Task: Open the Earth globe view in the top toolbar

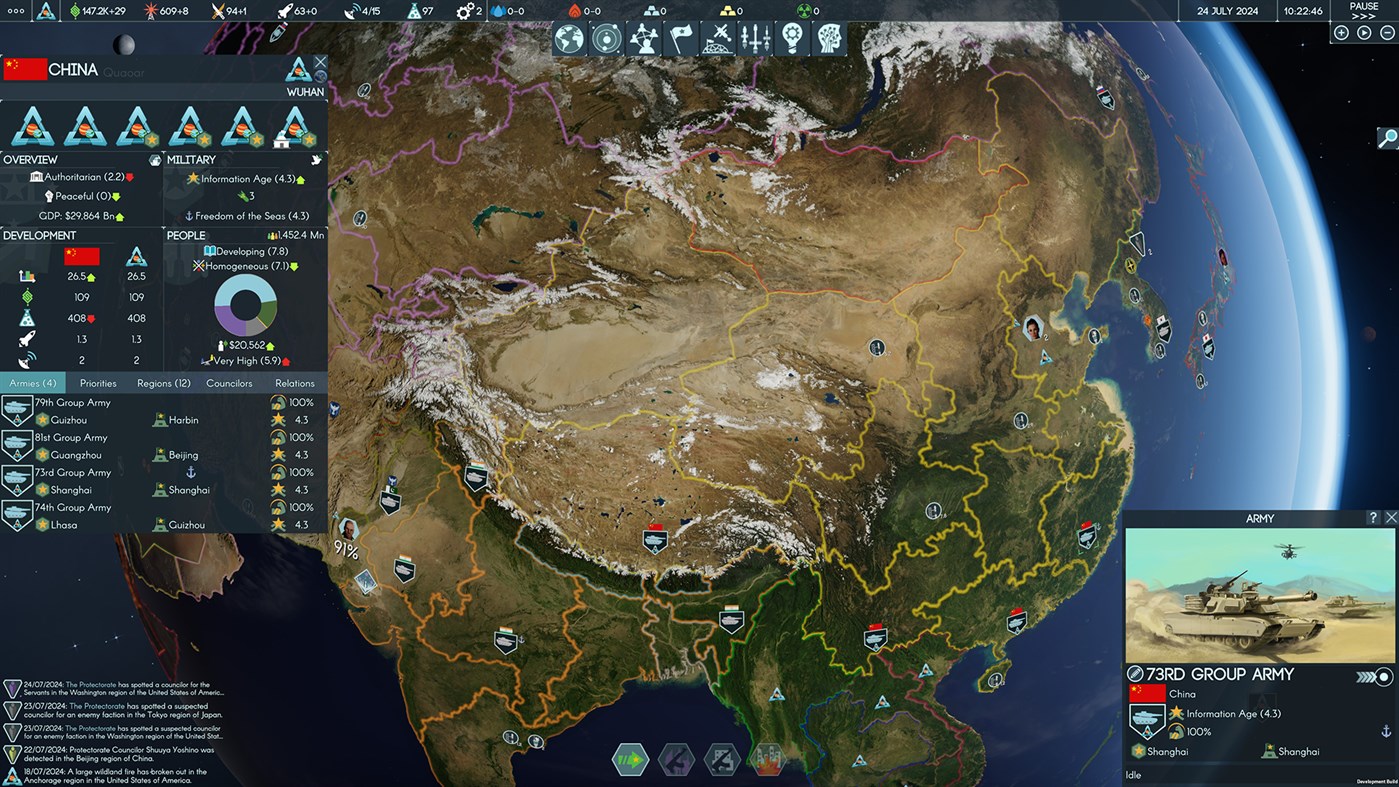Action: click(x=566, y=38)
